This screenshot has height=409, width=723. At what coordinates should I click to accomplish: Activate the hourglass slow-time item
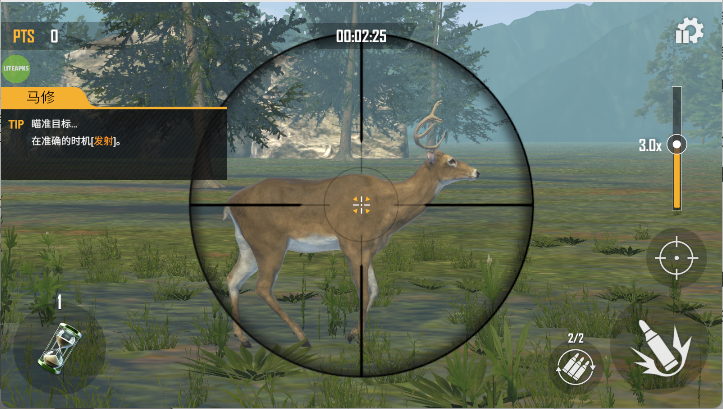coord(58,347)
